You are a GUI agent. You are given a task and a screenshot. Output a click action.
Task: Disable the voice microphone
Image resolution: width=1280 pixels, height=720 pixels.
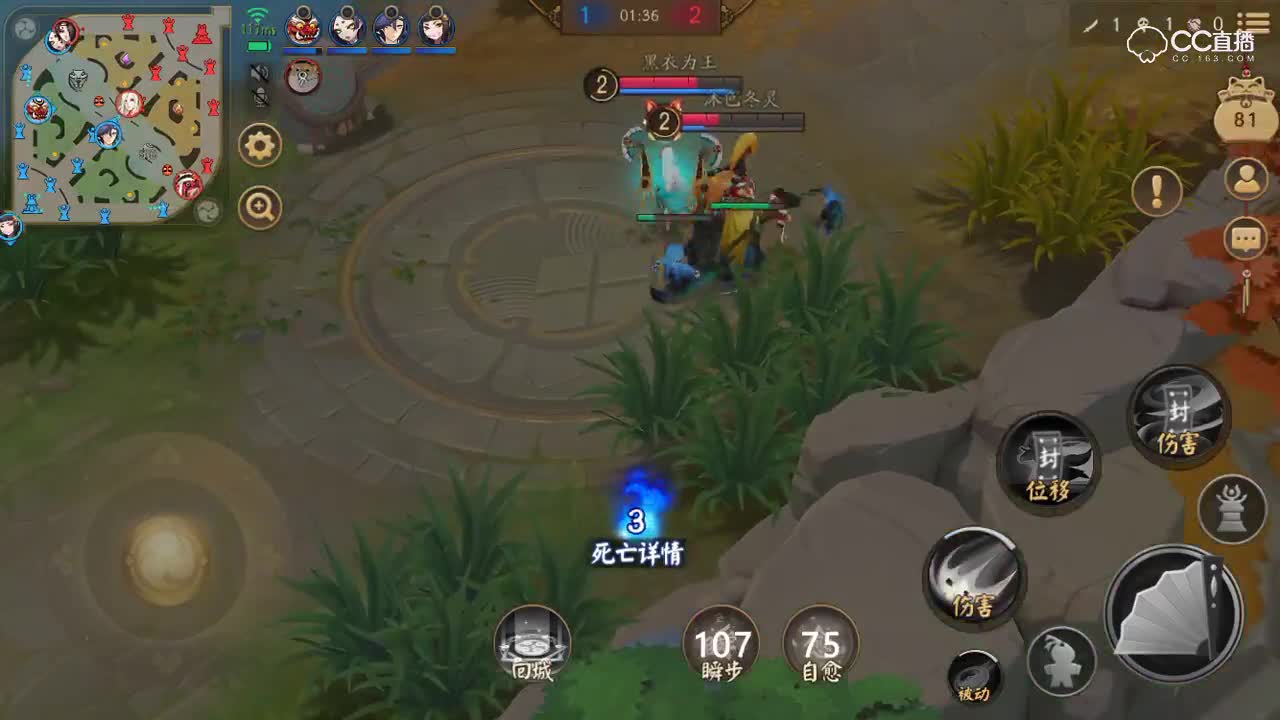[259, 98]
